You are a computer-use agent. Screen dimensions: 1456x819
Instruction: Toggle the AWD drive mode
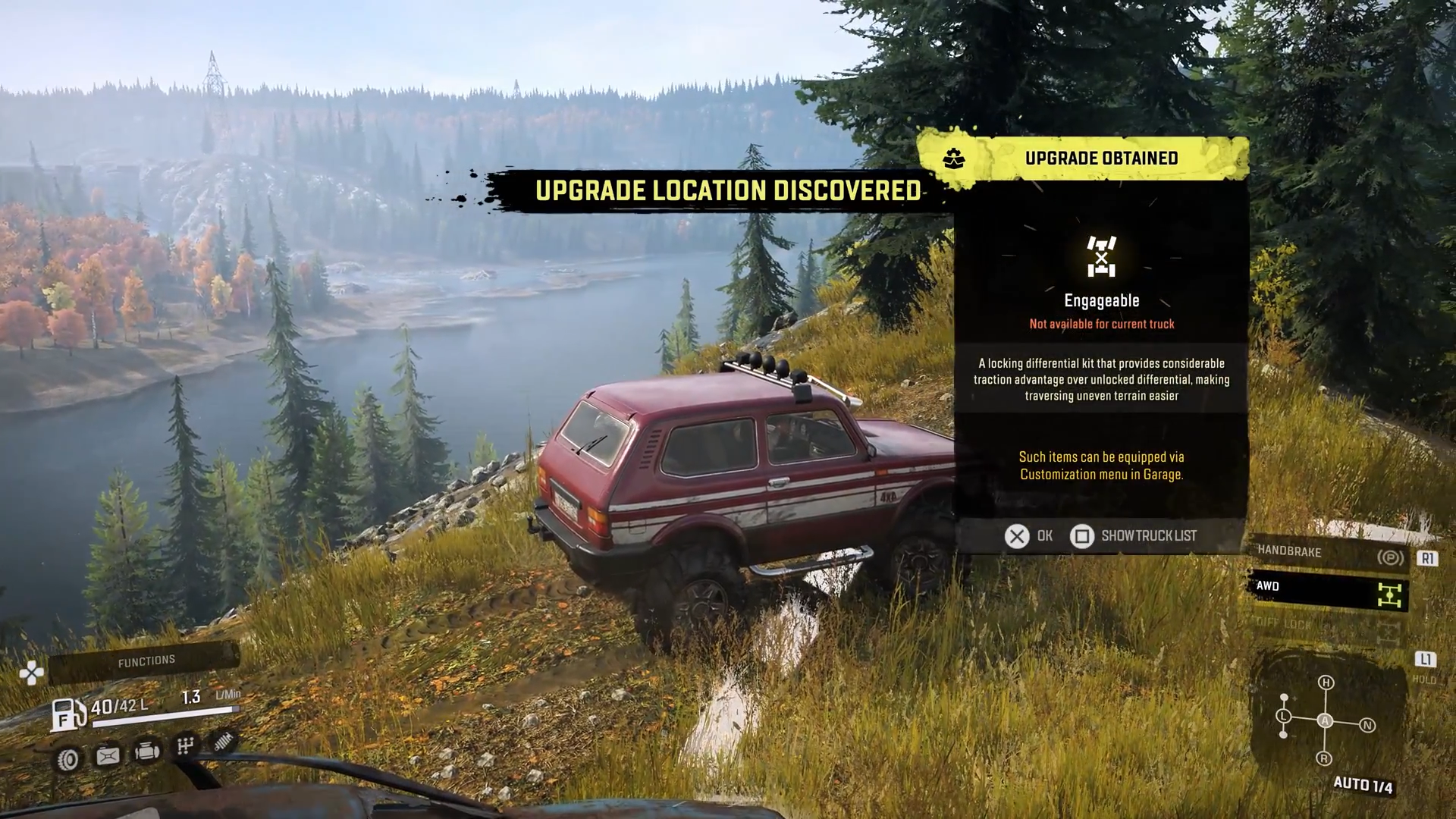pos(1327,590)
